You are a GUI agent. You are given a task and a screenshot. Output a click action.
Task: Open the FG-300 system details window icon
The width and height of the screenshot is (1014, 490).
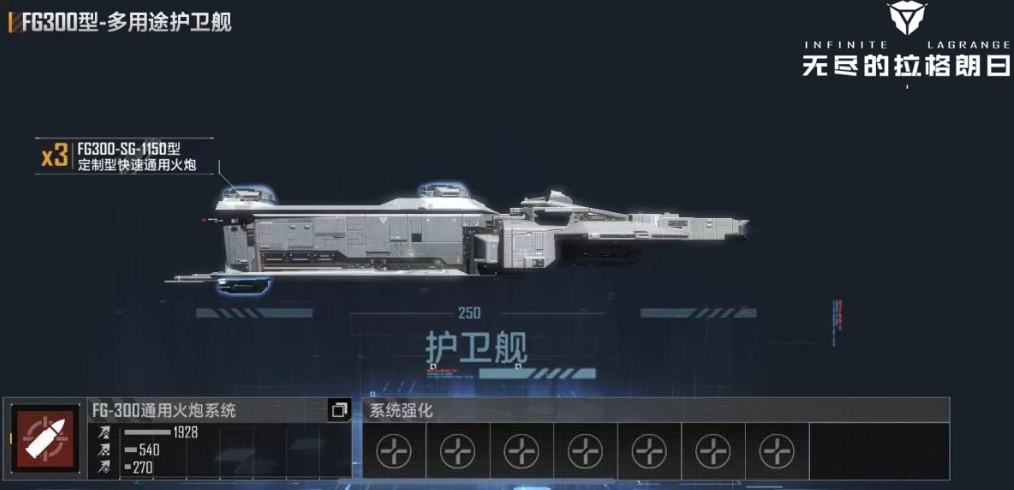[339, 411]
